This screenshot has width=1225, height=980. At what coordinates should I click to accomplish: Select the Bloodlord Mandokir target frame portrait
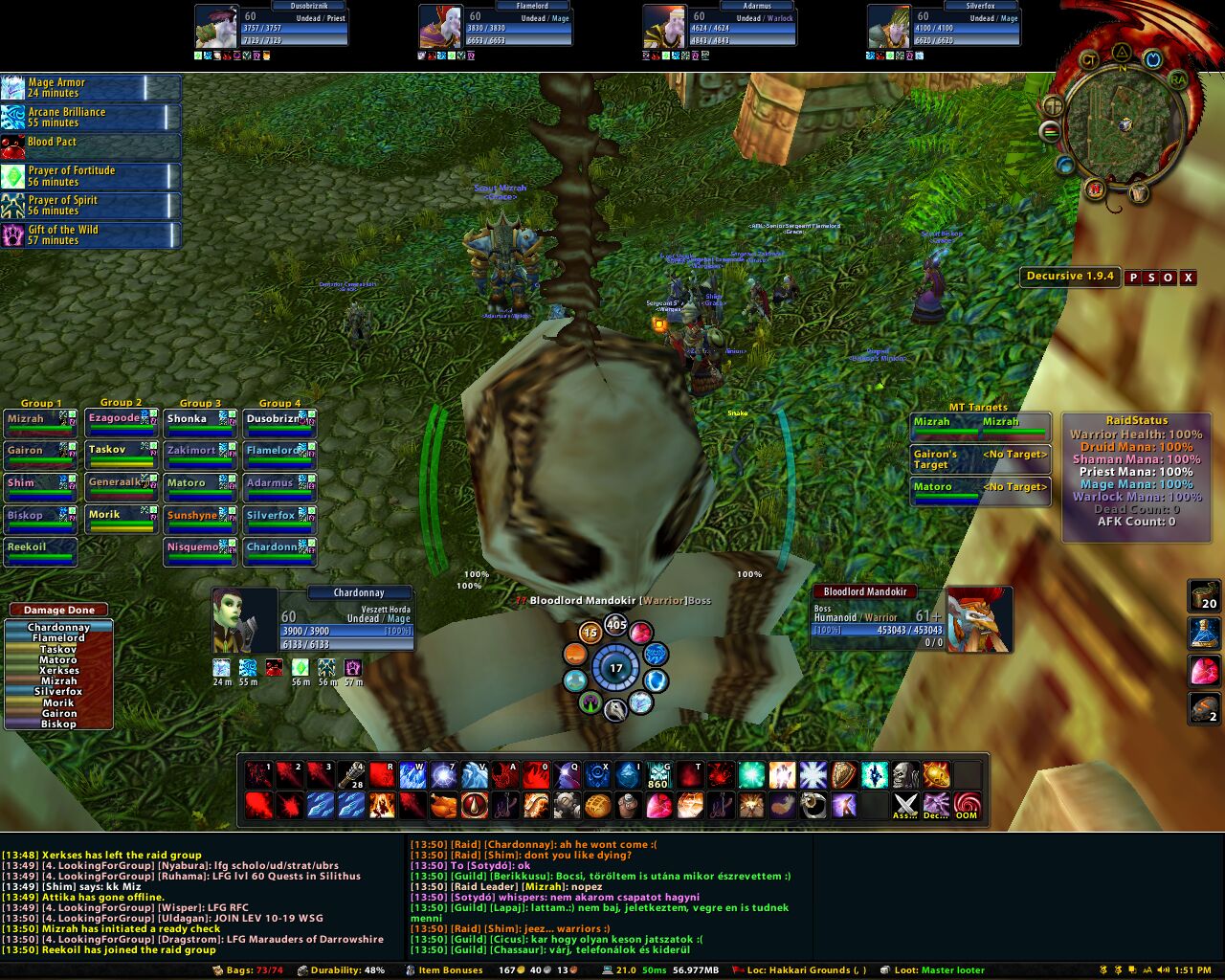tap(978, 620)
